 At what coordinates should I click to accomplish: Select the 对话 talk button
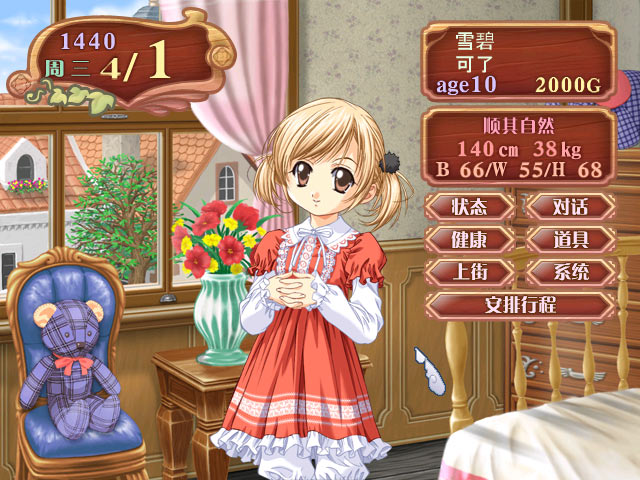[x=570, y=207]
